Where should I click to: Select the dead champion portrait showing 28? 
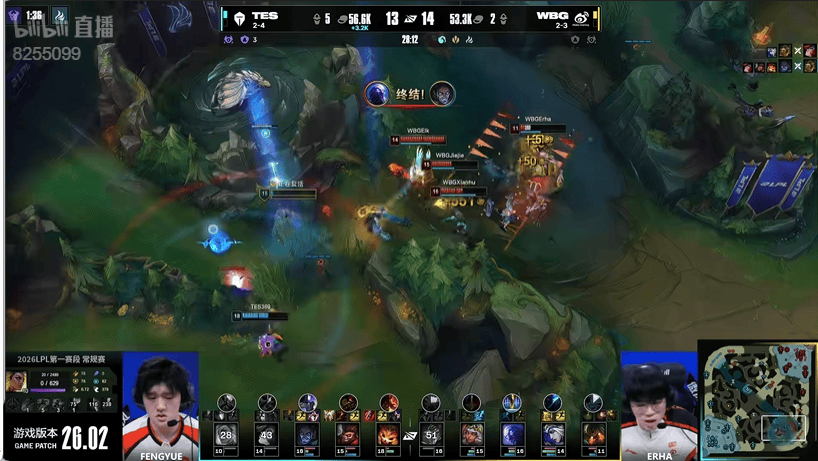(225, 435)
